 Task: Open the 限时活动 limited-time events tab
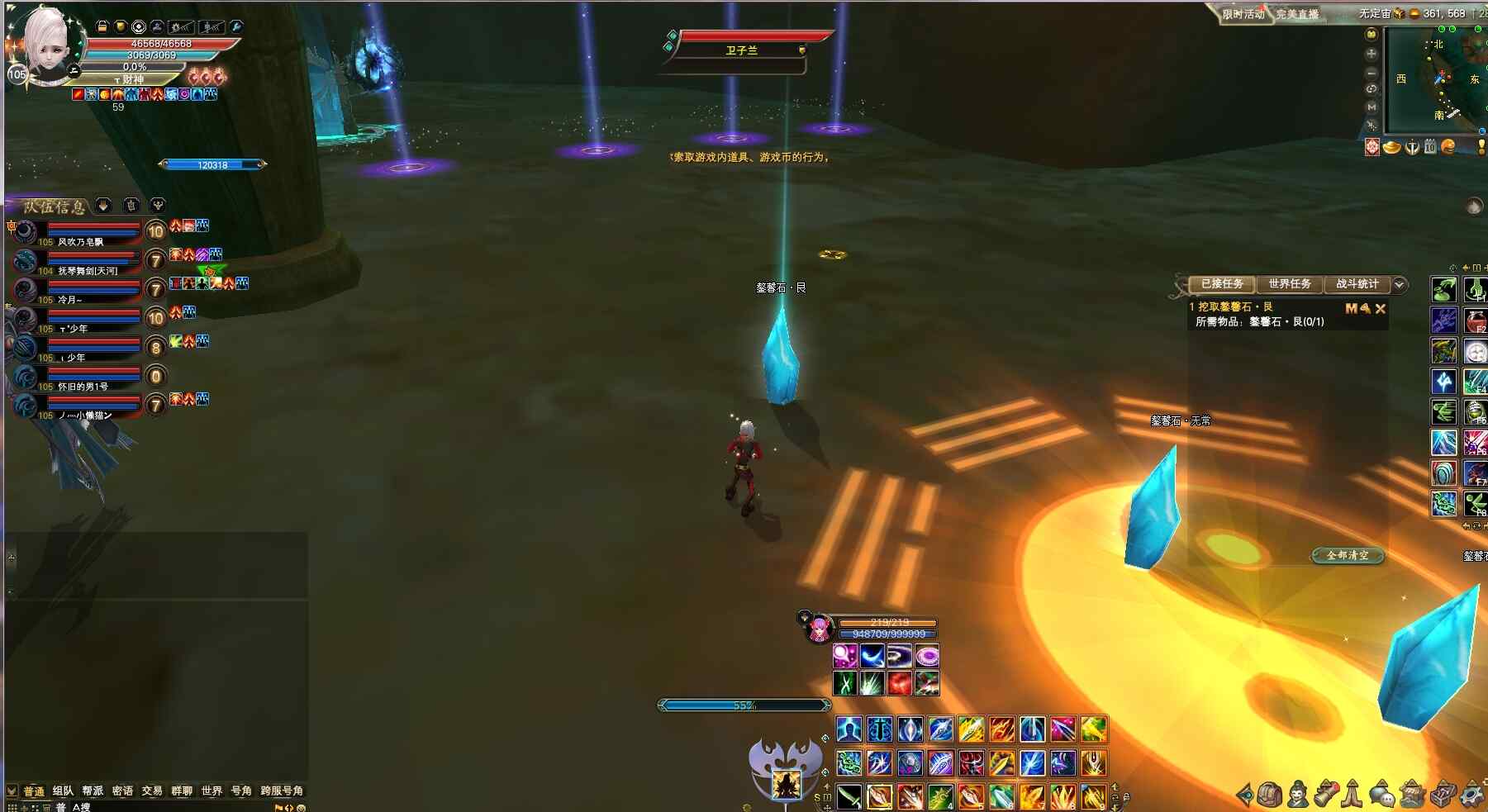[1243, 14]
